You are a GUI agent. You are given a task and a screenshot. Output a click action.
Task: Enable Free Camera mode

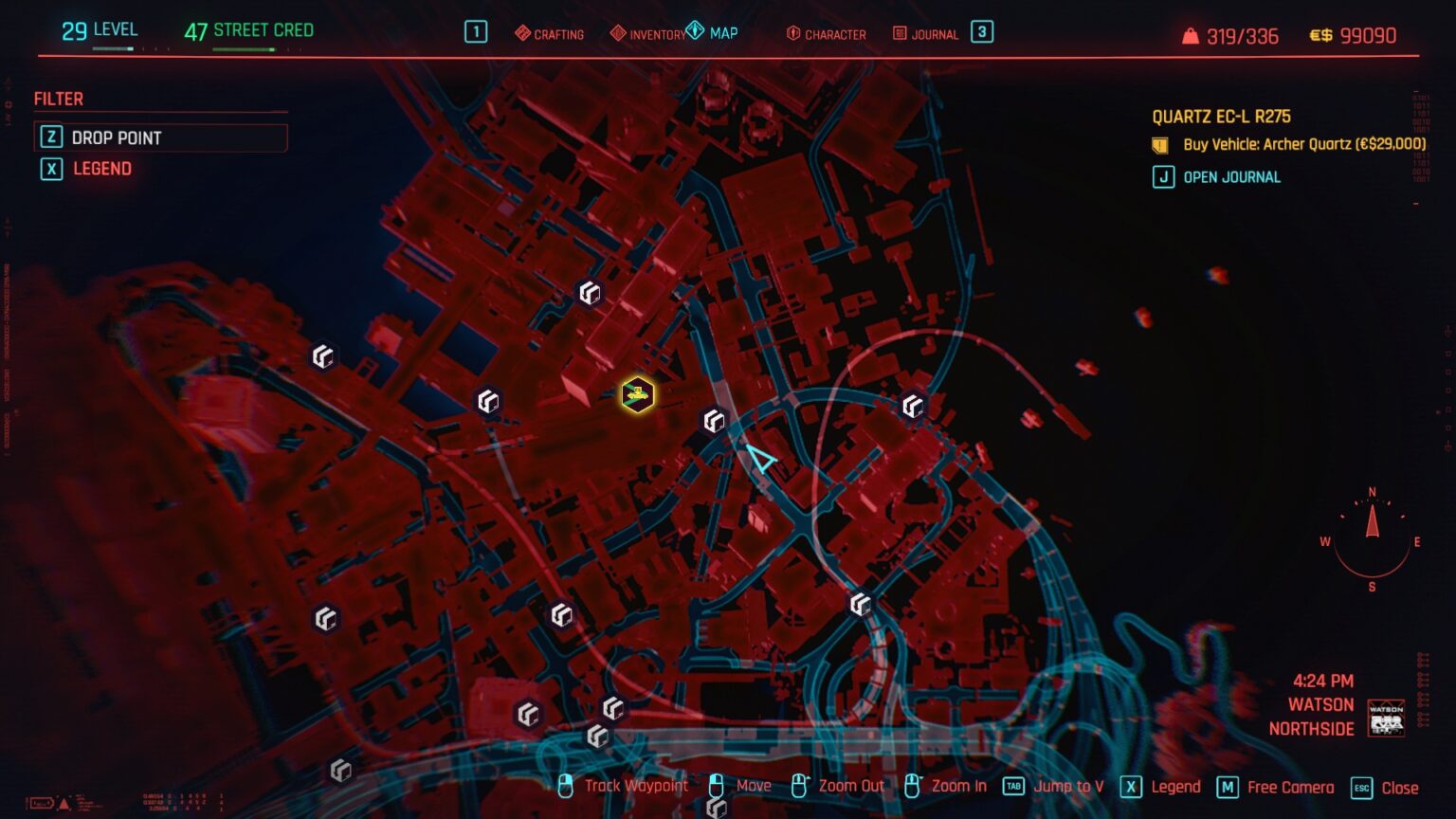coord(1290,787)
